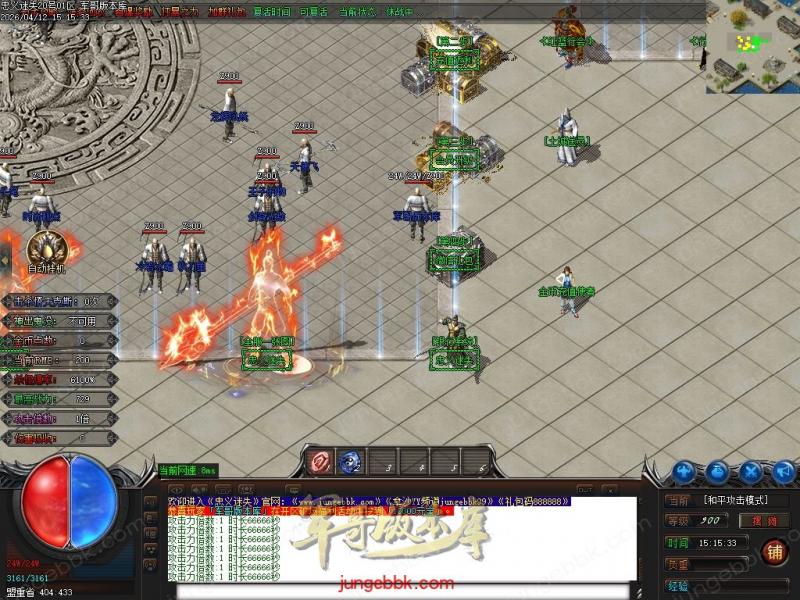Activate the blue orb skill hotbar slot
Viewport: 800px width, 600px height.
tap(350, 463)
